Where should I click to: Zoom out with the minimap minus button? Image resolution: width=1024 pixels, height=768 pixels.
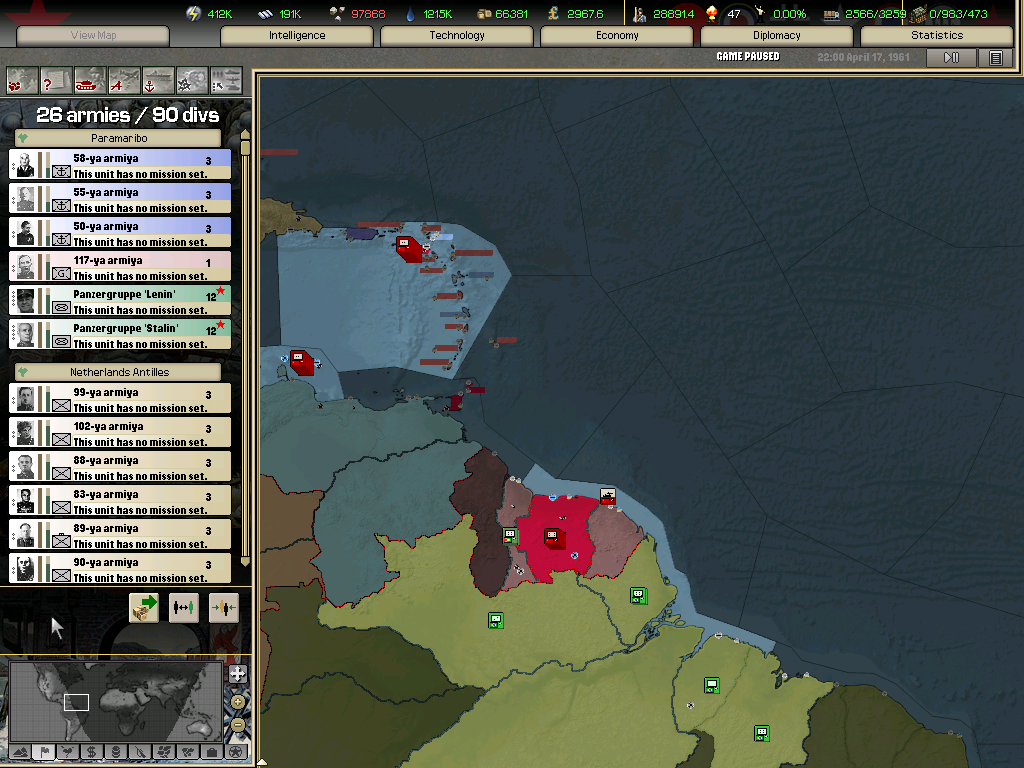tap(237, 725)
